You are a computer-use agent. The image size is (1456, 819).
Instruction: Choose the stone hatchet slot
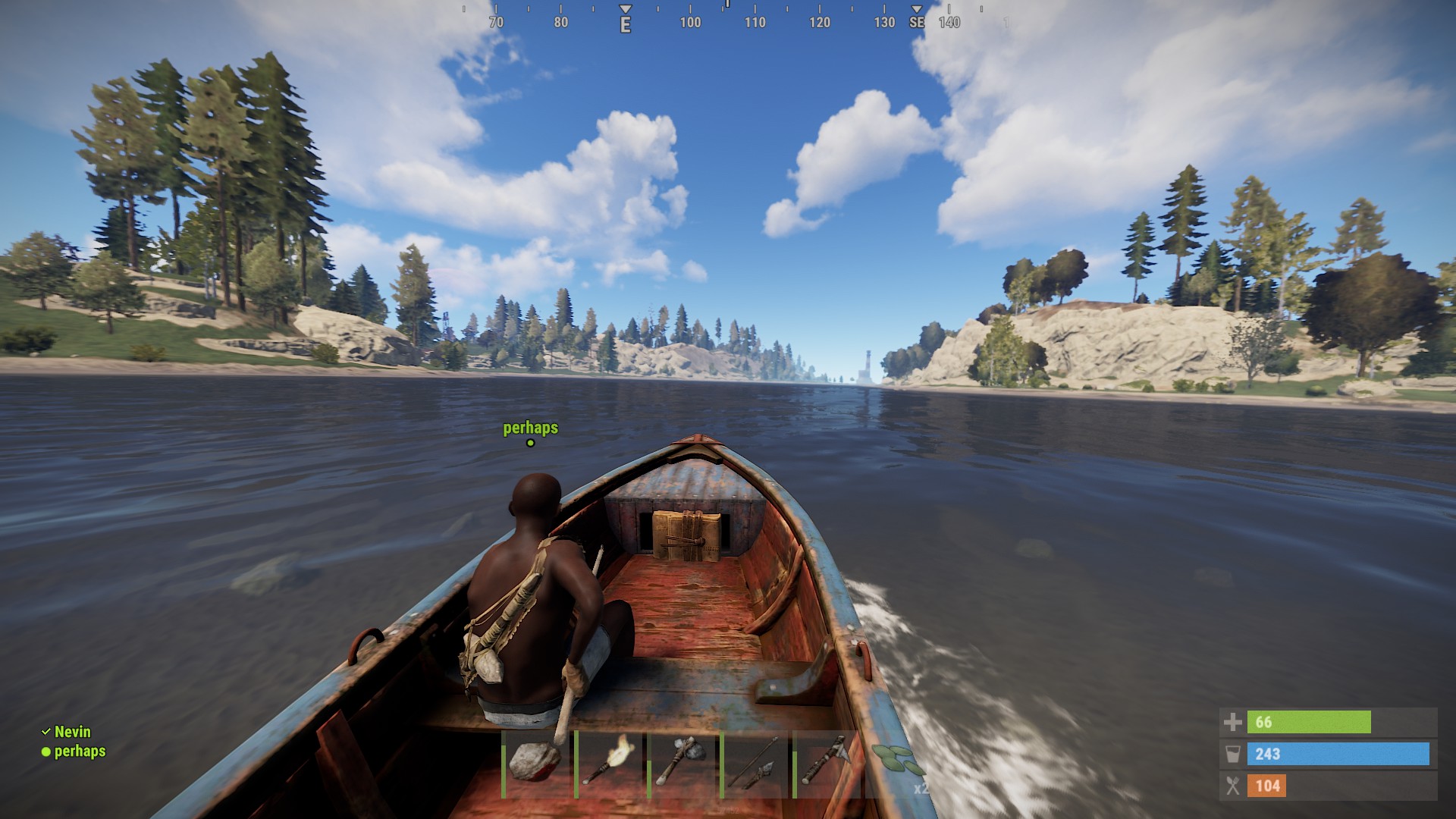pos(681,763)
